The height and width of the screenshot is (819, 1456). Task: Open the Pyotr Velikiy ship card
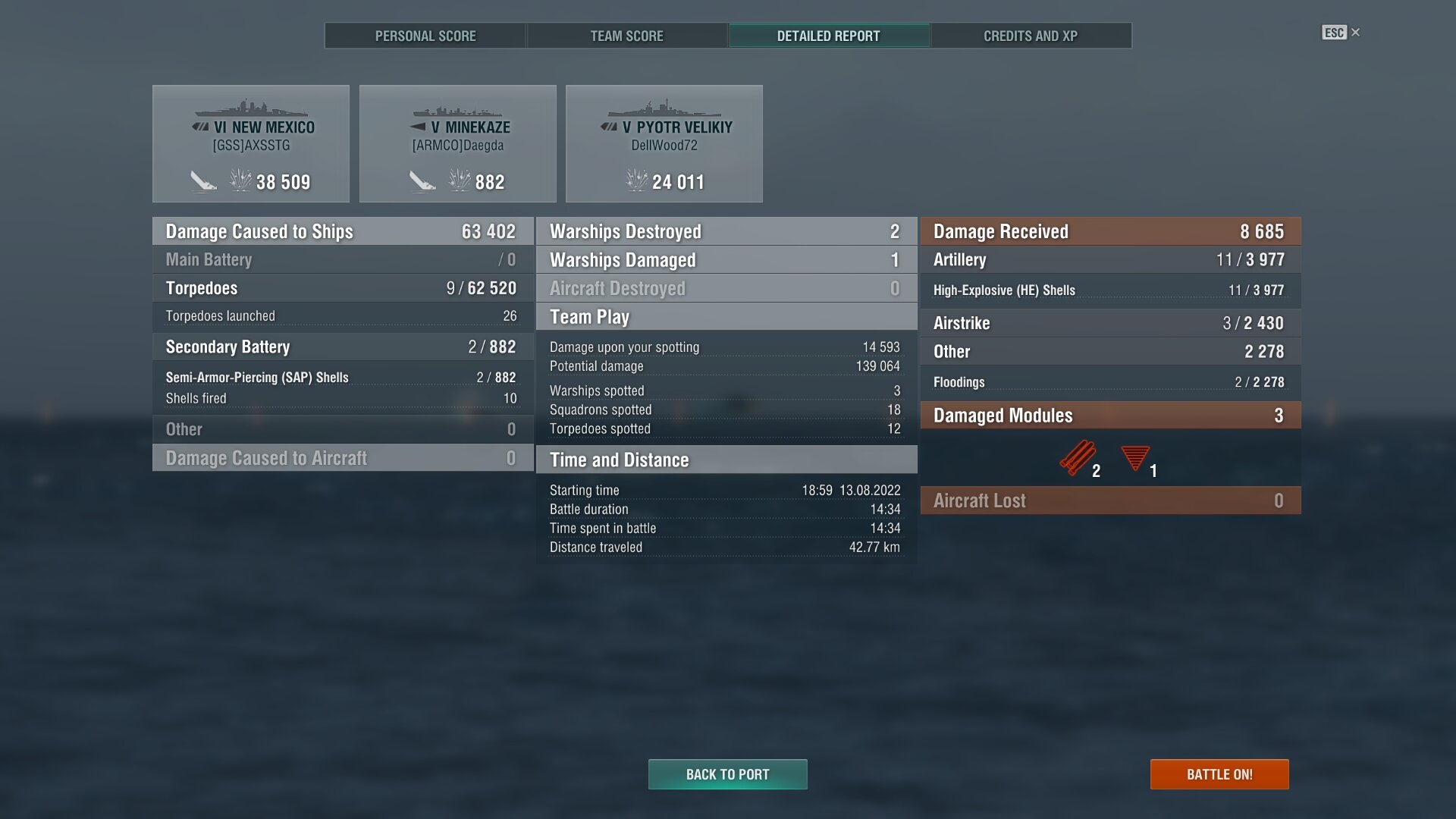tap(664, 143)
